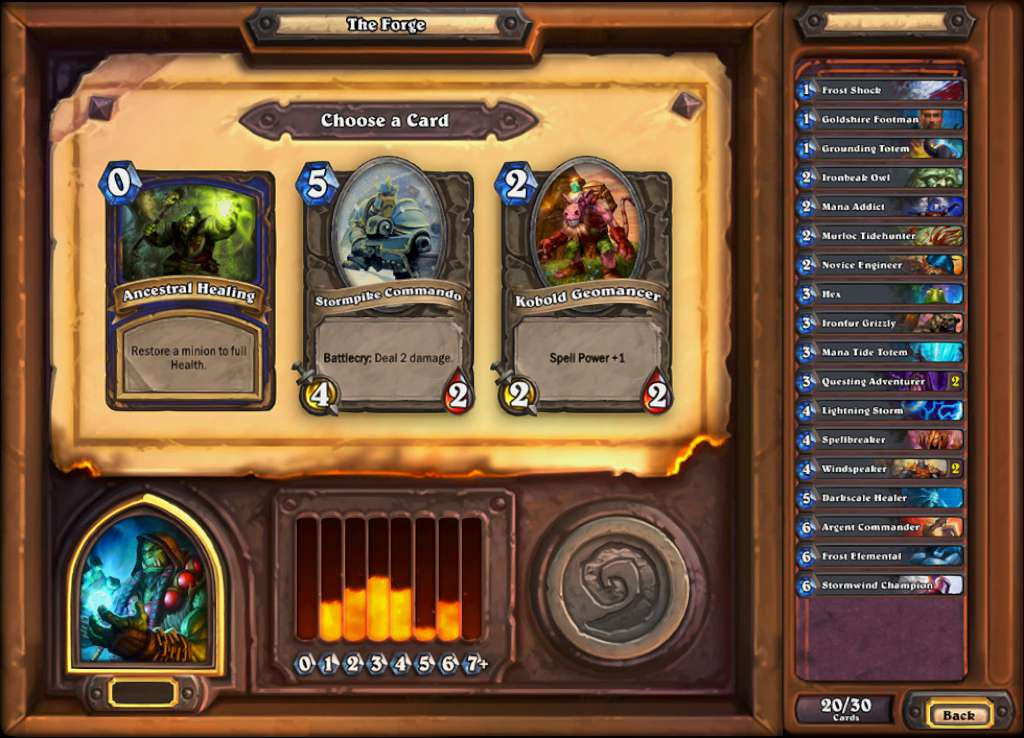Click Argent Commander in the deck list
Viewport: 1024px width, 738px height.
click(880, 527)
